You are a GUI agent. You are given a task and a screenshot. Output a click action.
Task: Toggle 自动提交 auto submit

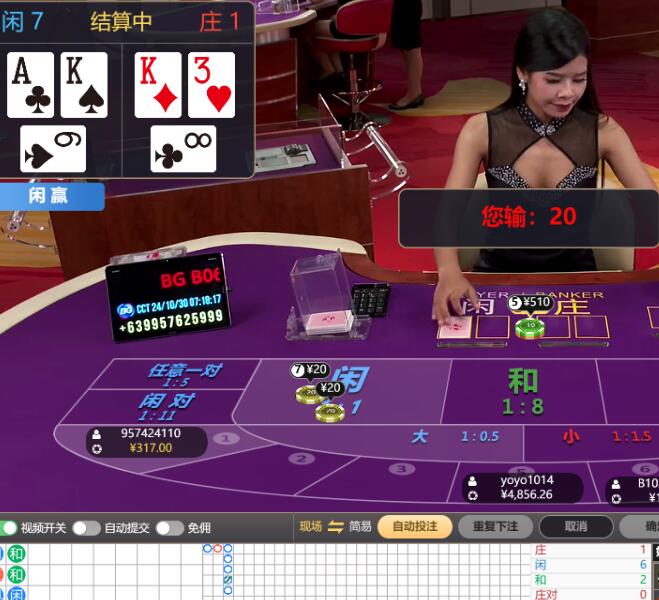[x=86, y=527]
